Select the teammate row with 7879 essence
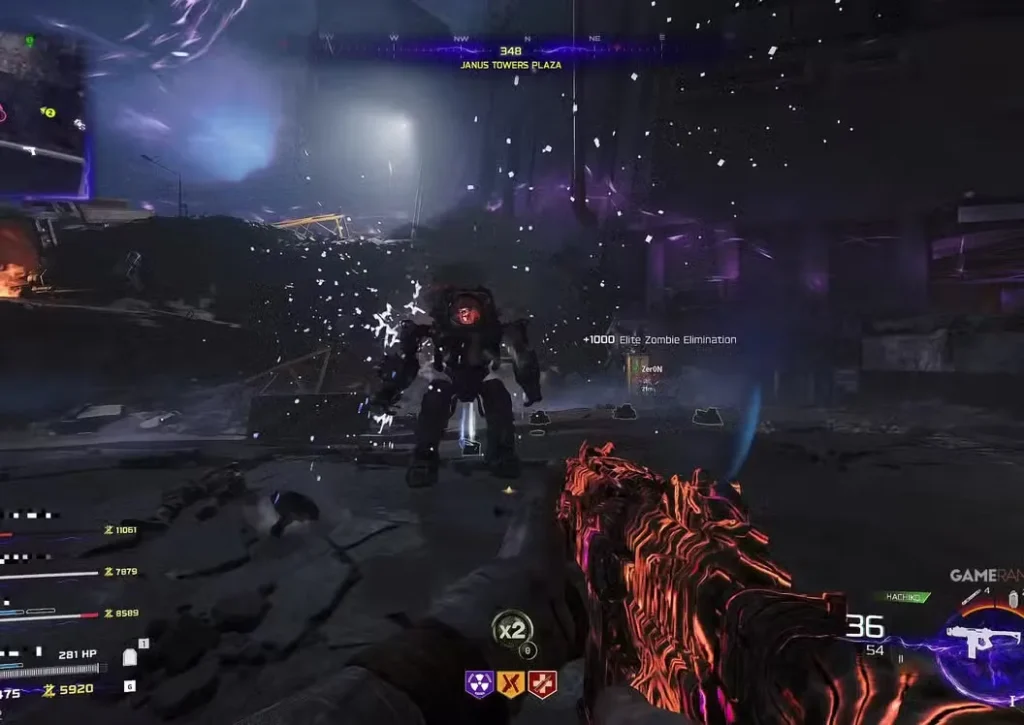The width and height of the screenshot is (1024, 725). pos(68,572)
